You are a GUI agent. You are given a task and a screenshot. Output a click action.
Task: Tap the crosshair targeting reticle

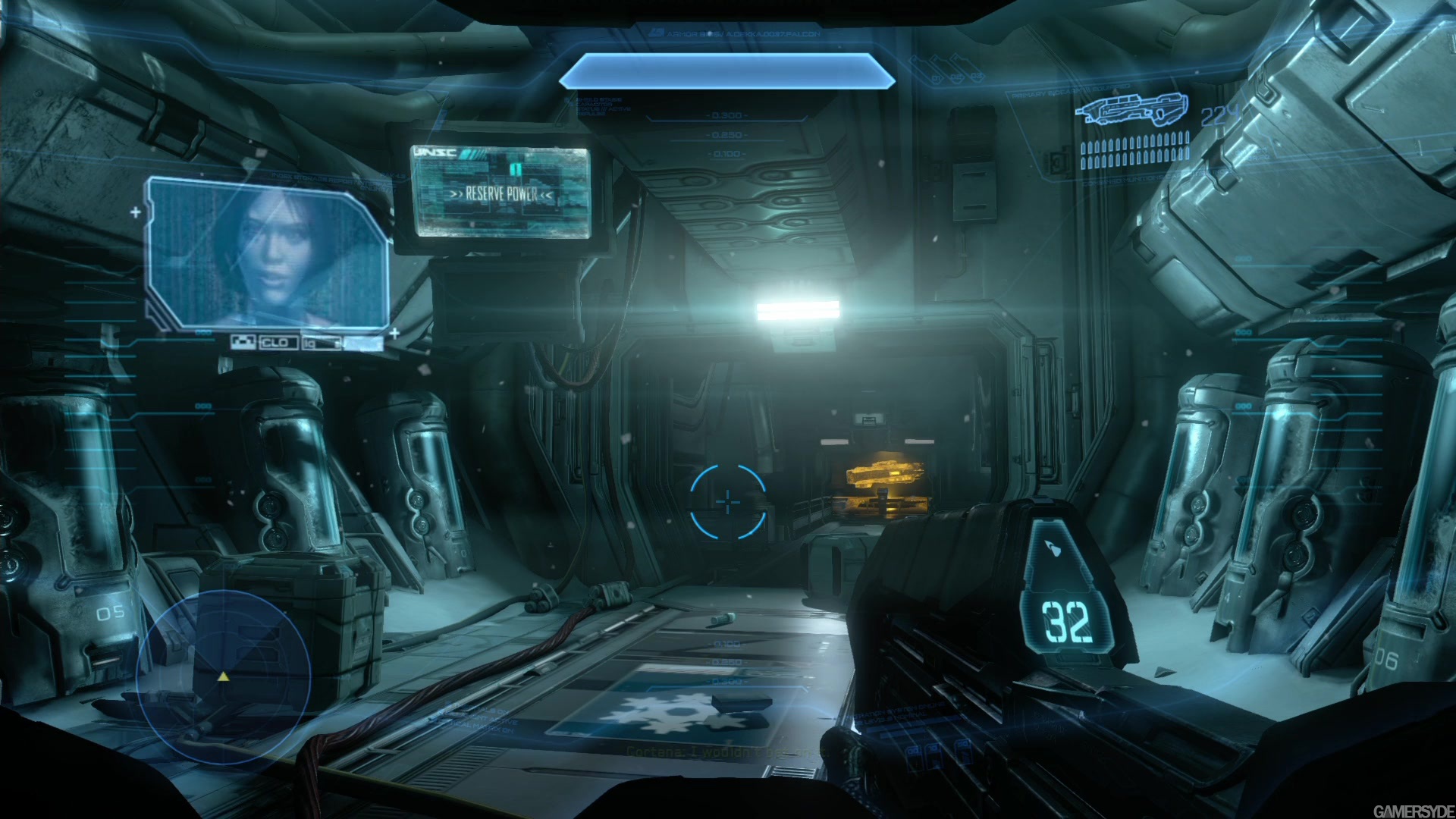727,501
